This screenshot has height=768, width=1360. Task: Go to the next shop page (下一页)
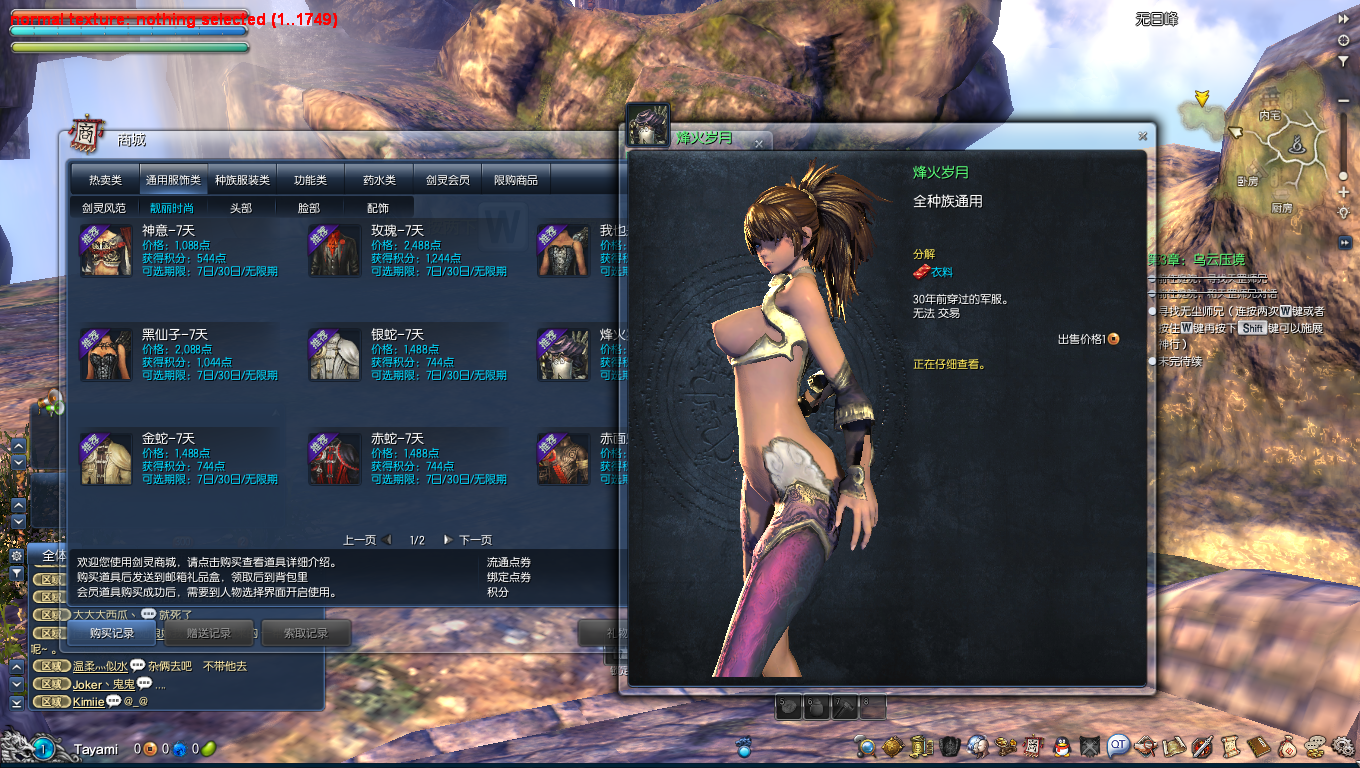point(468,540)
